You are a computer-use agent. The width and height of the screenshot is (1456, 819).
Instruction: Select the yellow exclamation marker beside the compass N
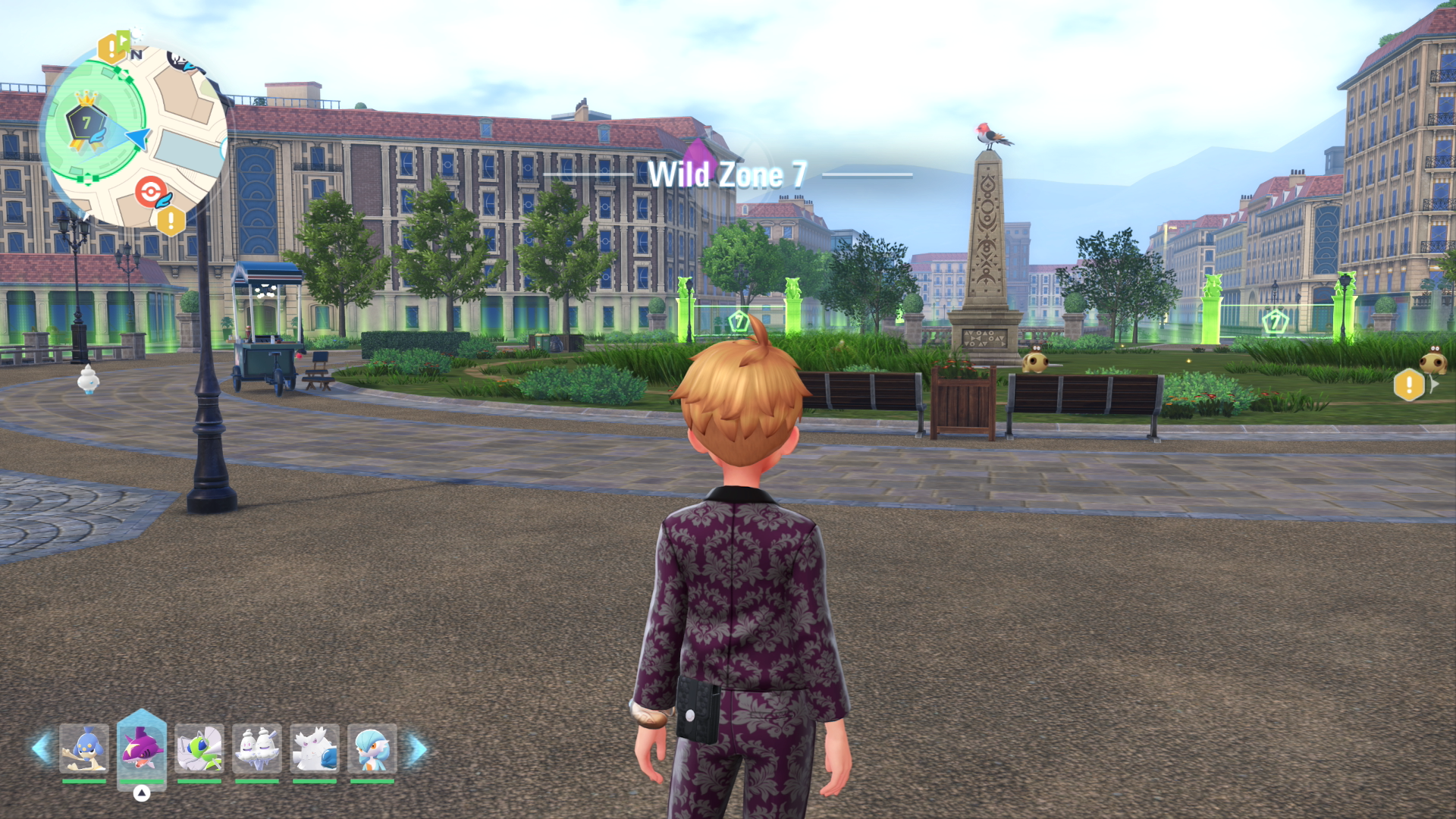tap(112, 49)
